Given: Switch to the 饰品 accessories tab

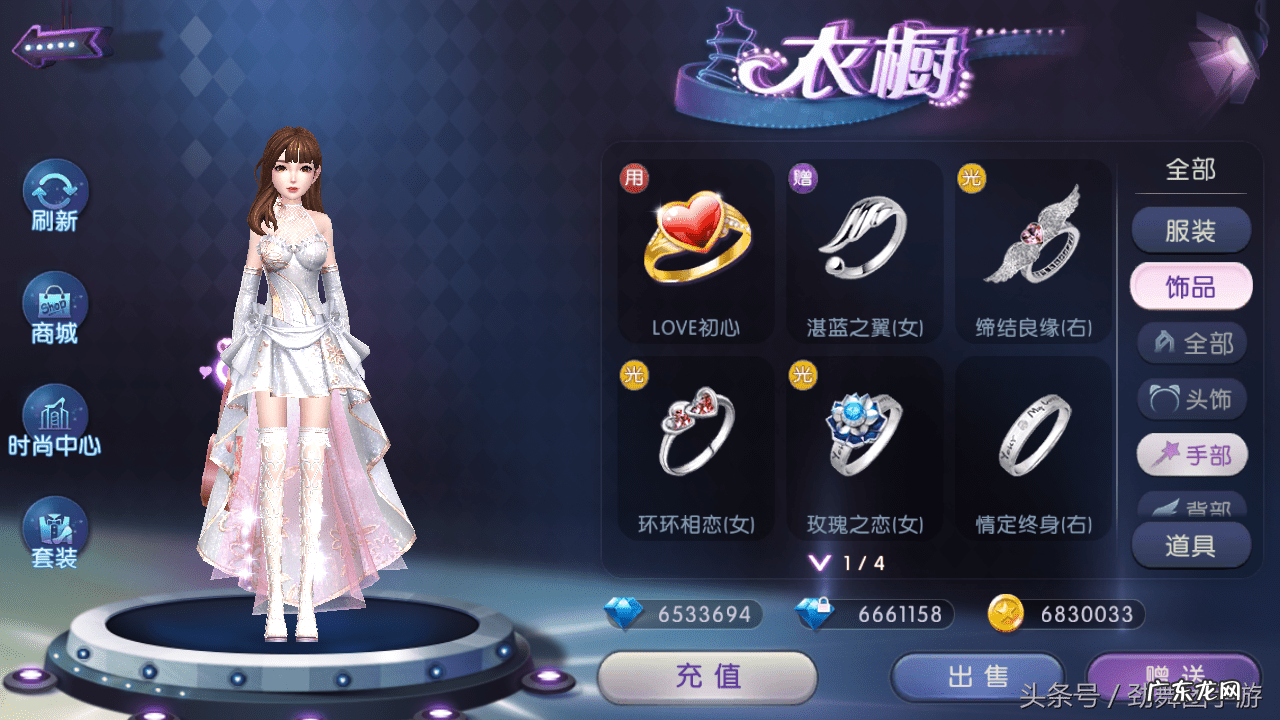Looking at the screenshot, I should (x=1190, y=287).
